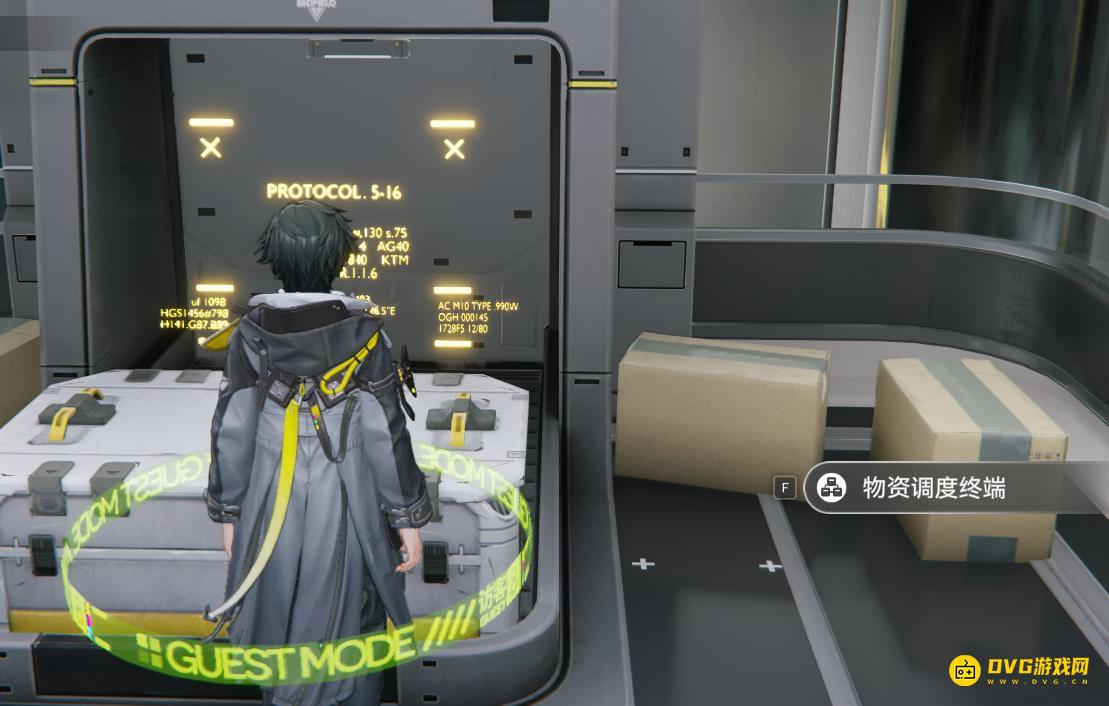This screenshot has width=1109, height=706.
Task: Open the 物资调度终端 interaction prompt
Action: click(x=932, y=488)
